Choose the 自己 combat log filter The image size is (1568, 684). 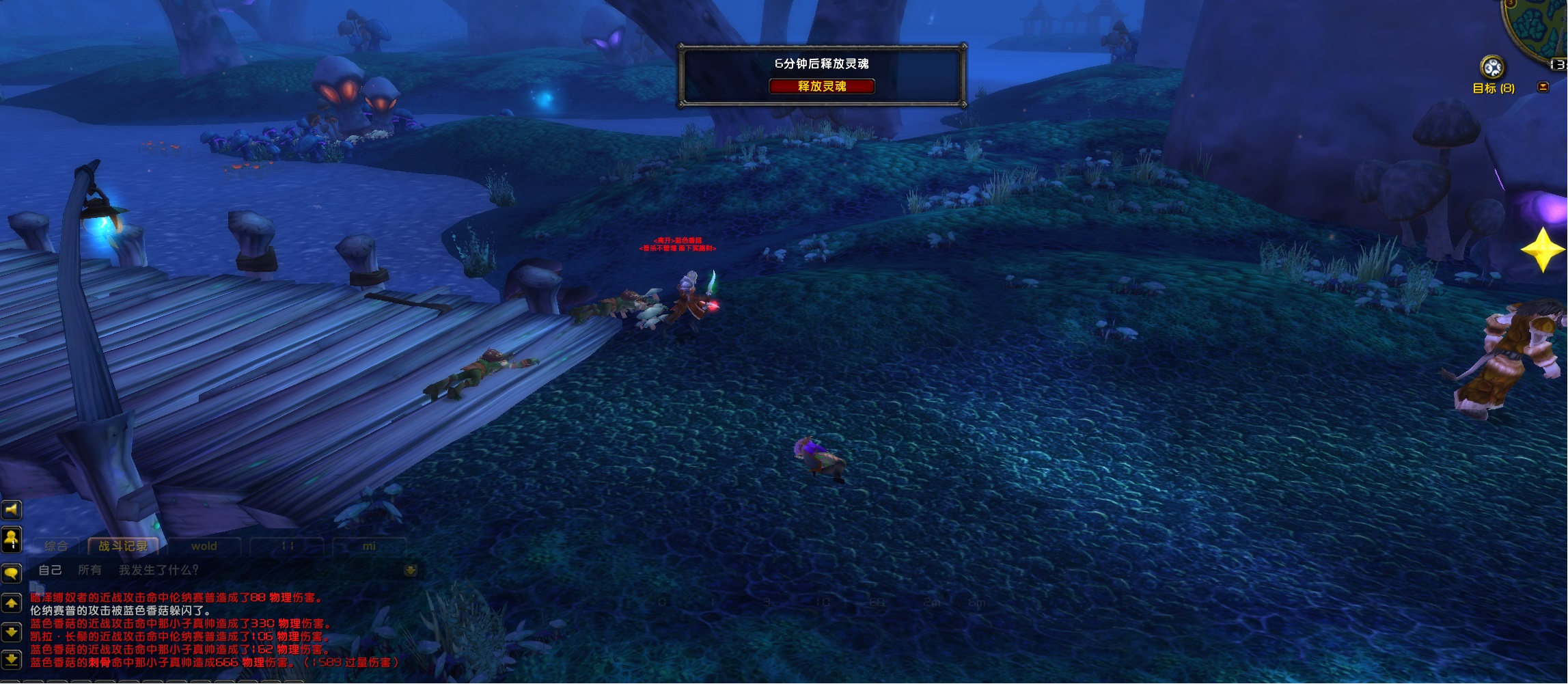click(50, 570)
